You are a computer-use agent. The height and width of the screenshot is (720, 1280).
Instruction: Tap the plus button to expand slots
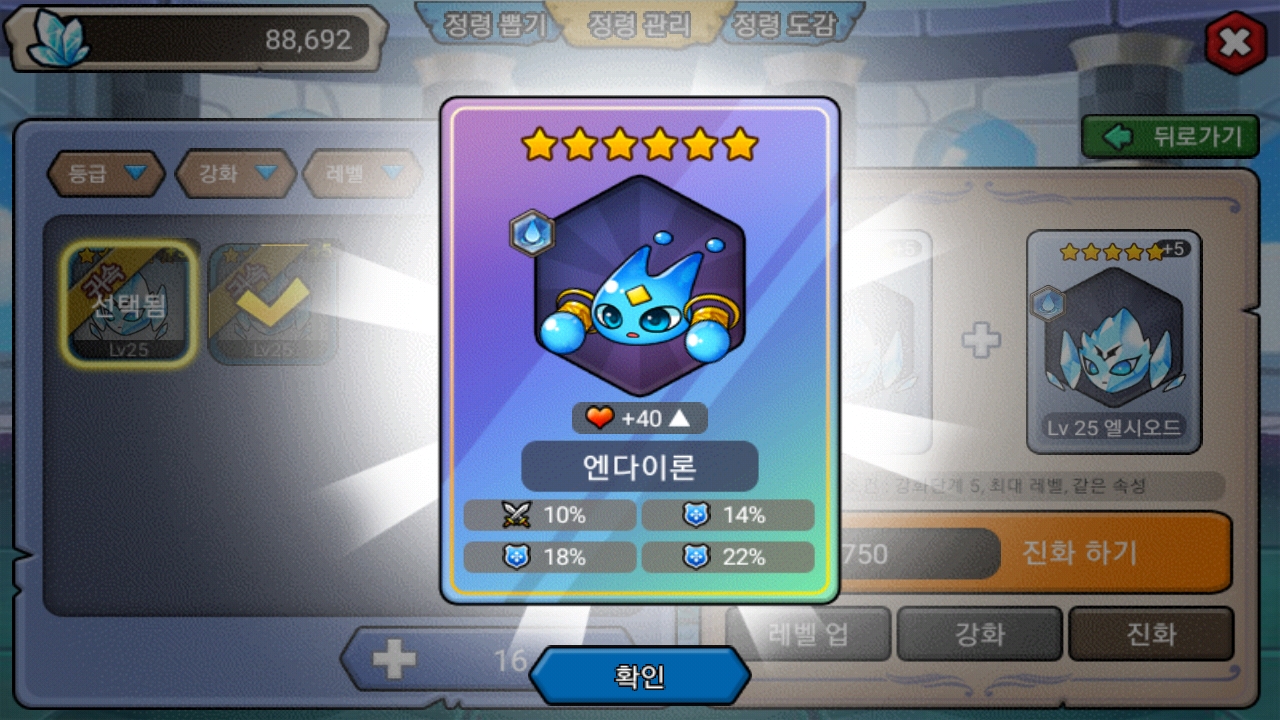[394, 660]
